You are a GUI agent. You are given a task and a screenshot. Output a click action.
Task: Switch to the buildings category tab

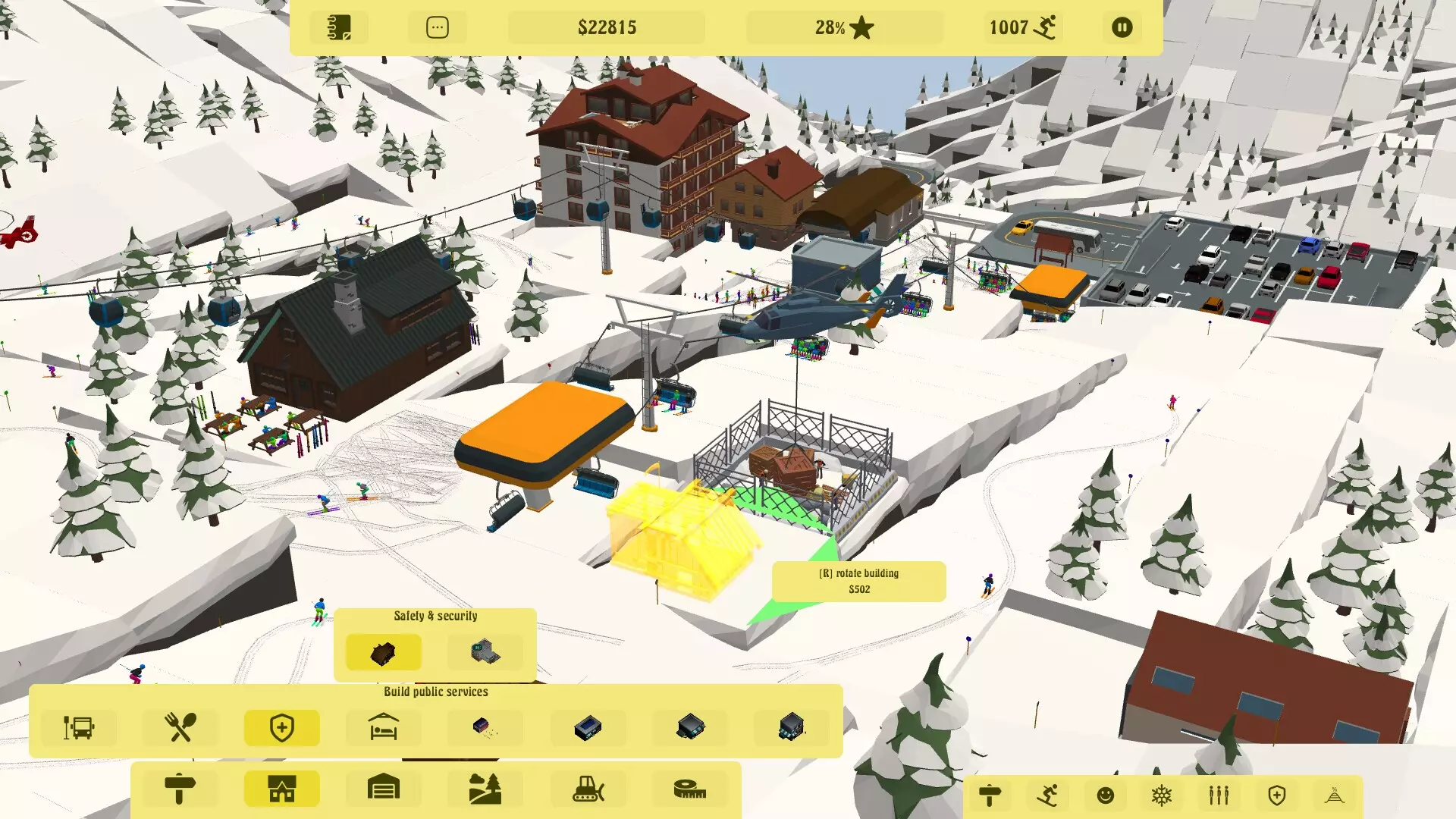pyautogui.click(x=281, y=789)
